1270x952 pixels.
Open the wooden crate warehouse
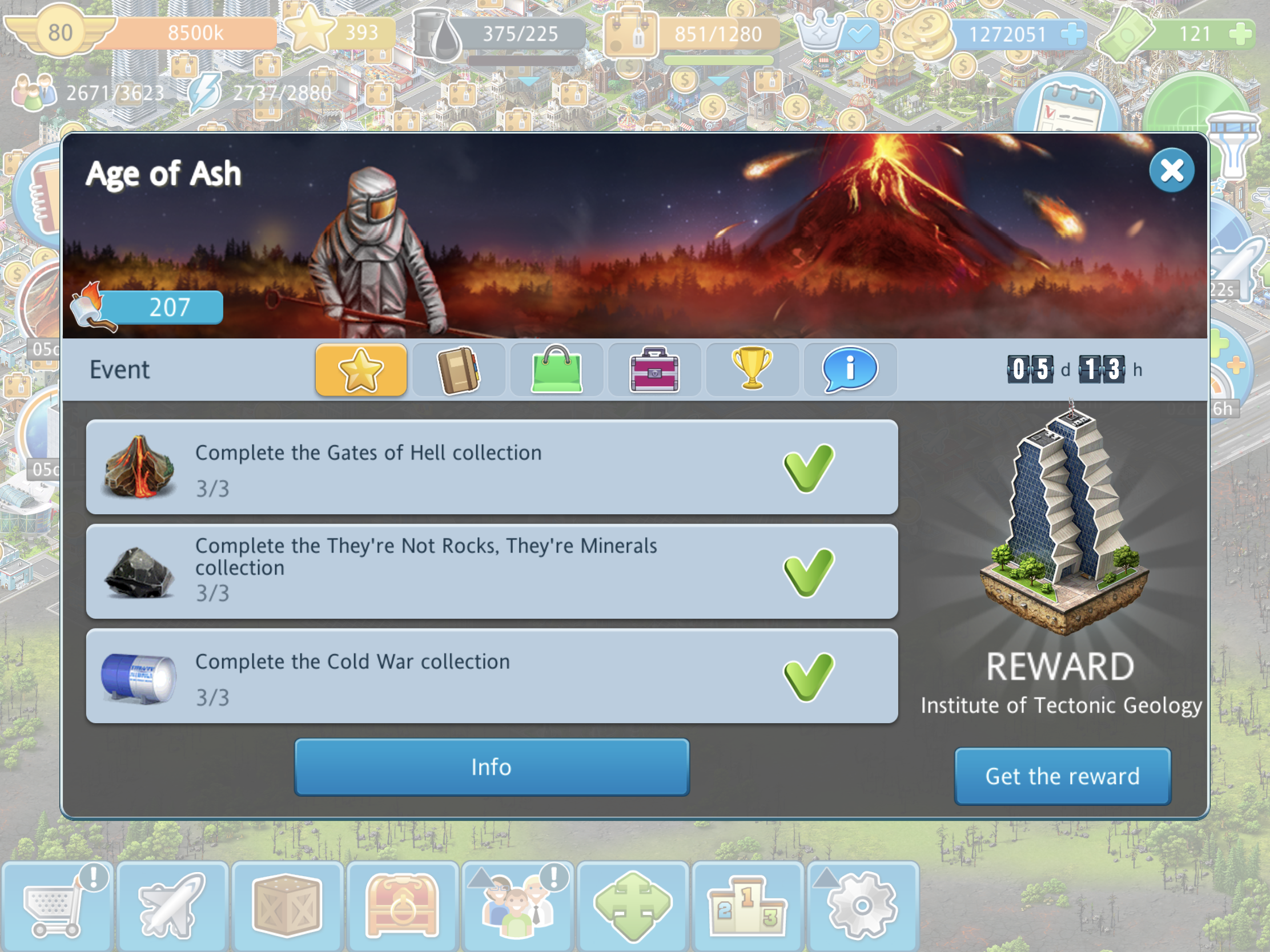[287, 907]
